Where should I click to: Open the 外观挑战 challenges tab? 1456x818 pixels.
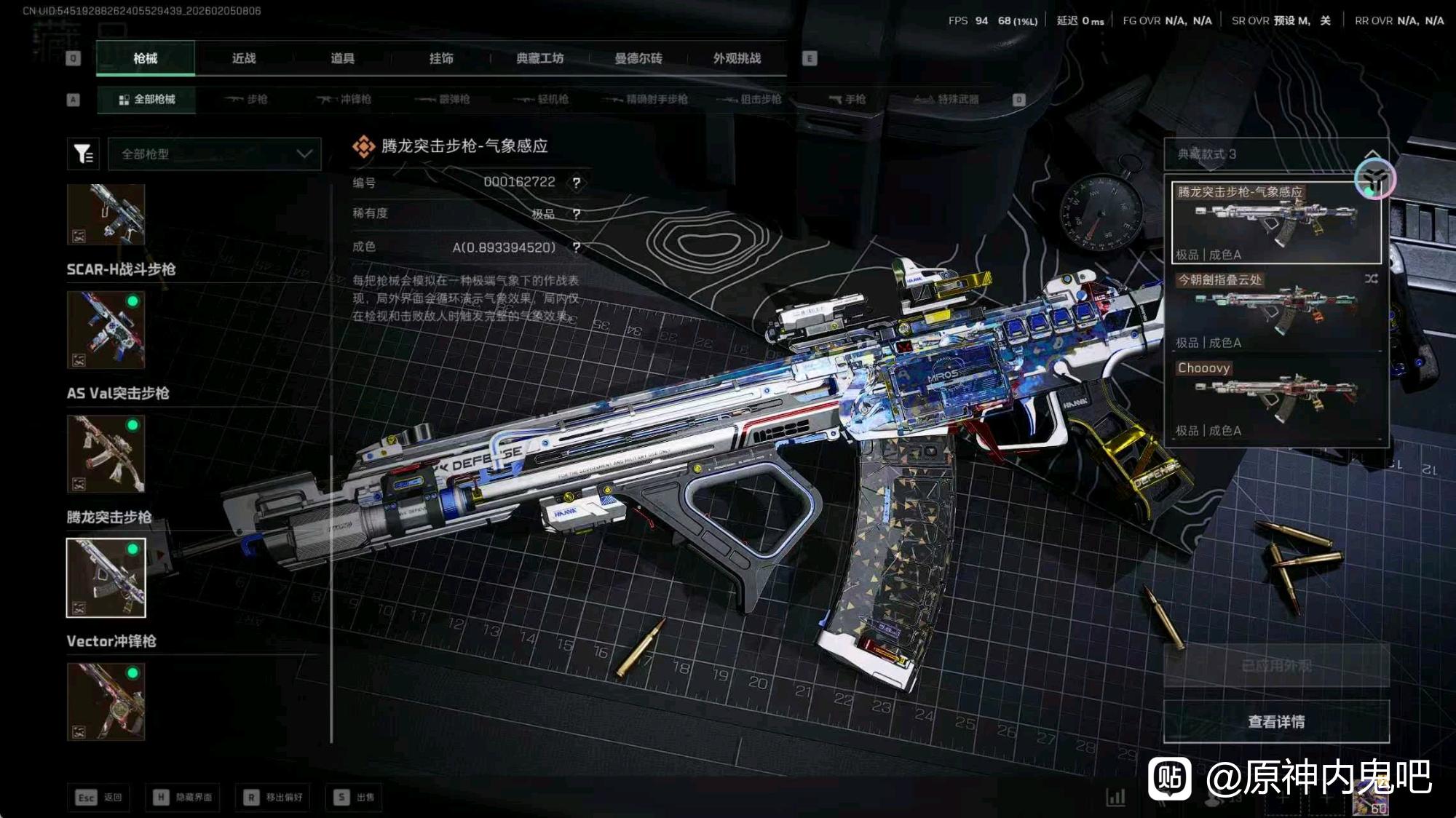tap(737, 58)
